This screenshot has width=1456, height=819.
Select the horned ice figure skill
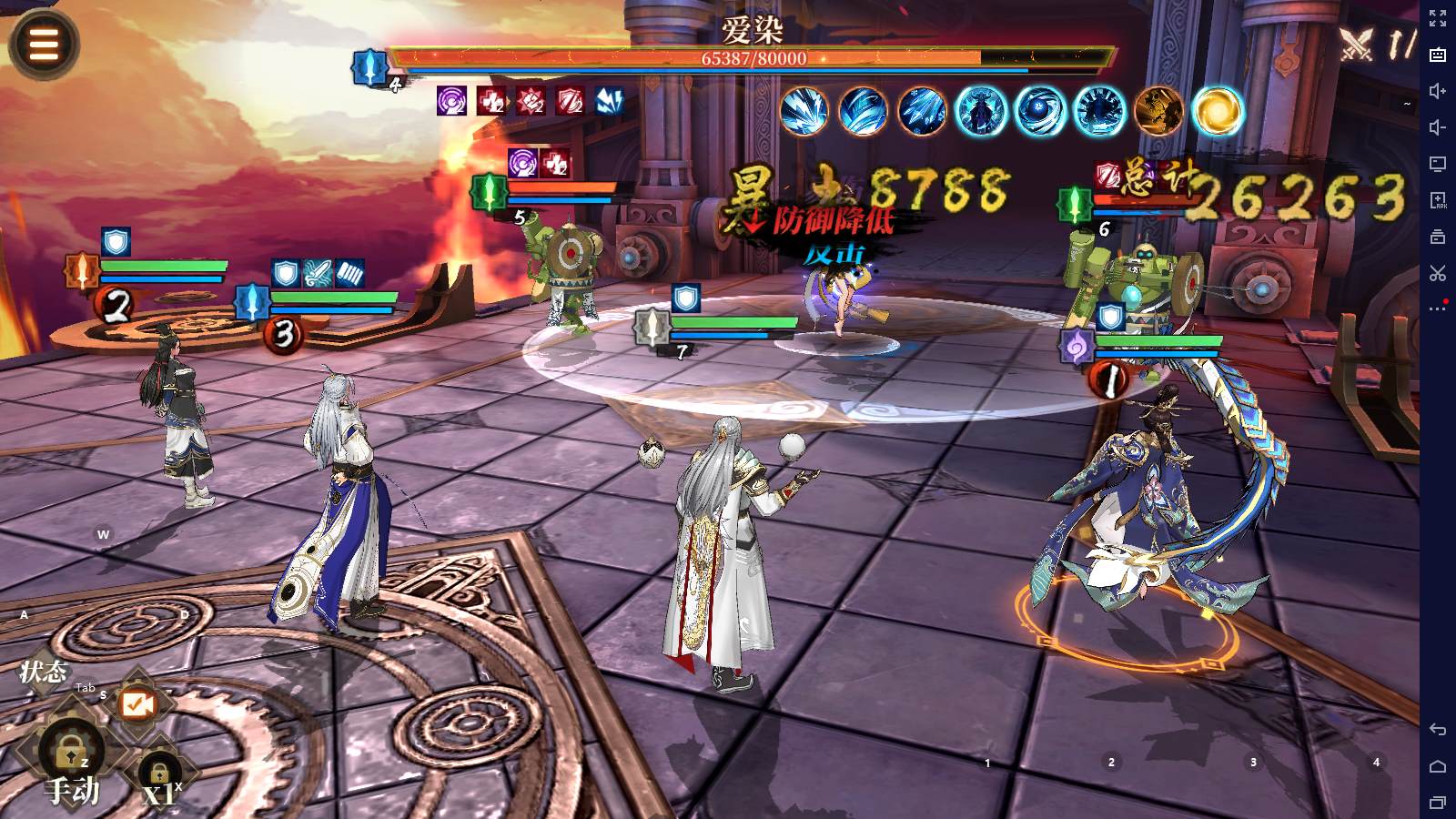click(x=981, y=111)
